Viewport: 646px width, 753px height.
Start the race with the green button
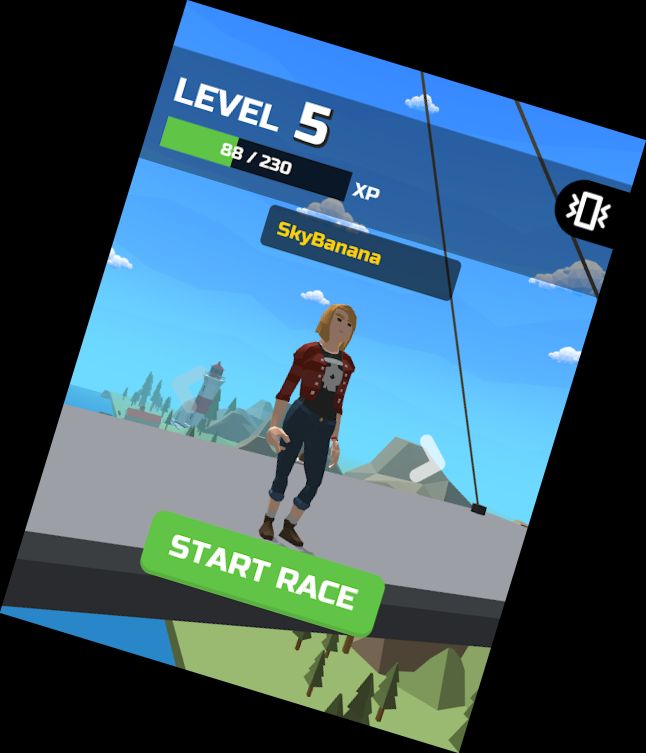[x=262, y=572]
